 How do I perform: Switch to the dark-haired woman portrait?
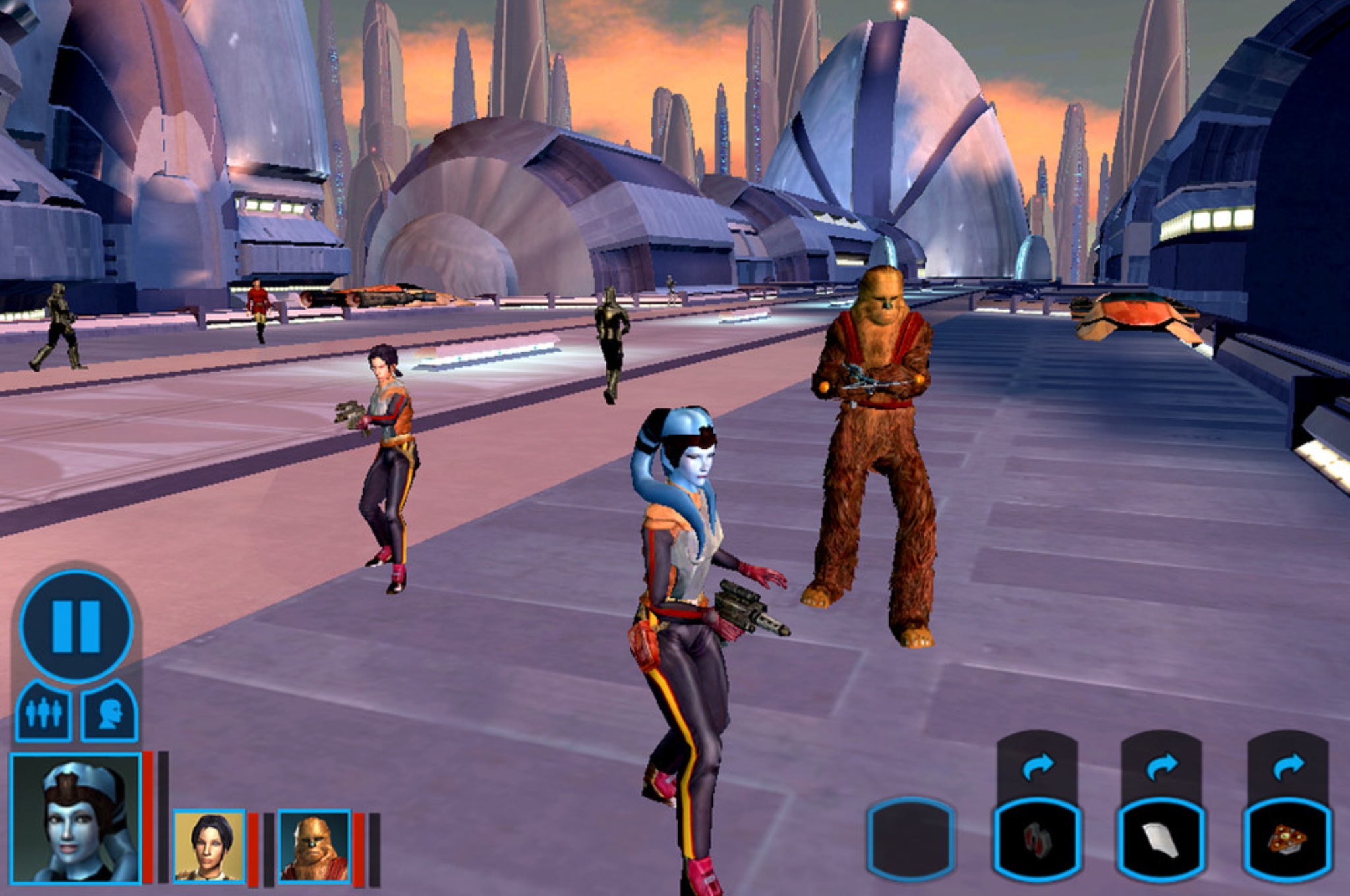(209, 846)
